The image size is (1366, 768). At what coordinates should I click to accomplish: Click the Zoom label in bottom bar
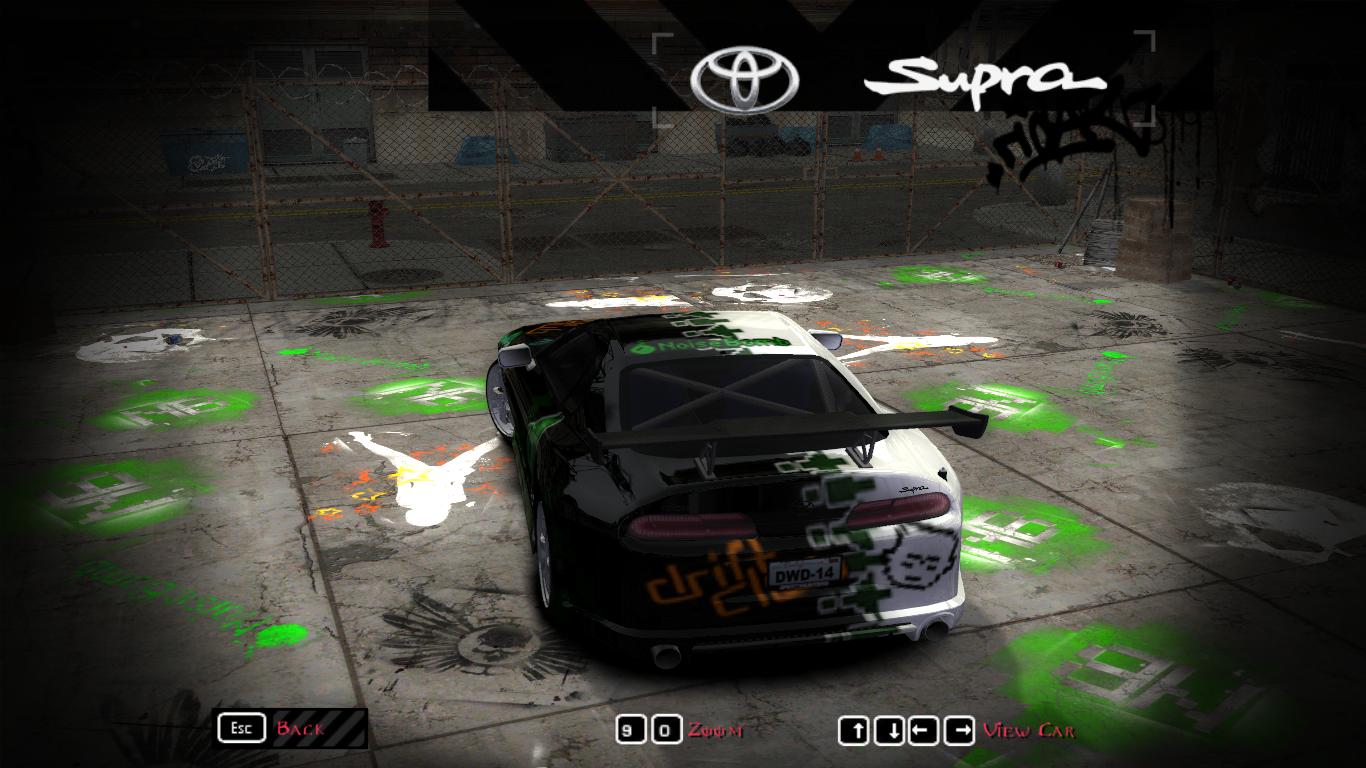pyautogui.click(x=714, y=731)
